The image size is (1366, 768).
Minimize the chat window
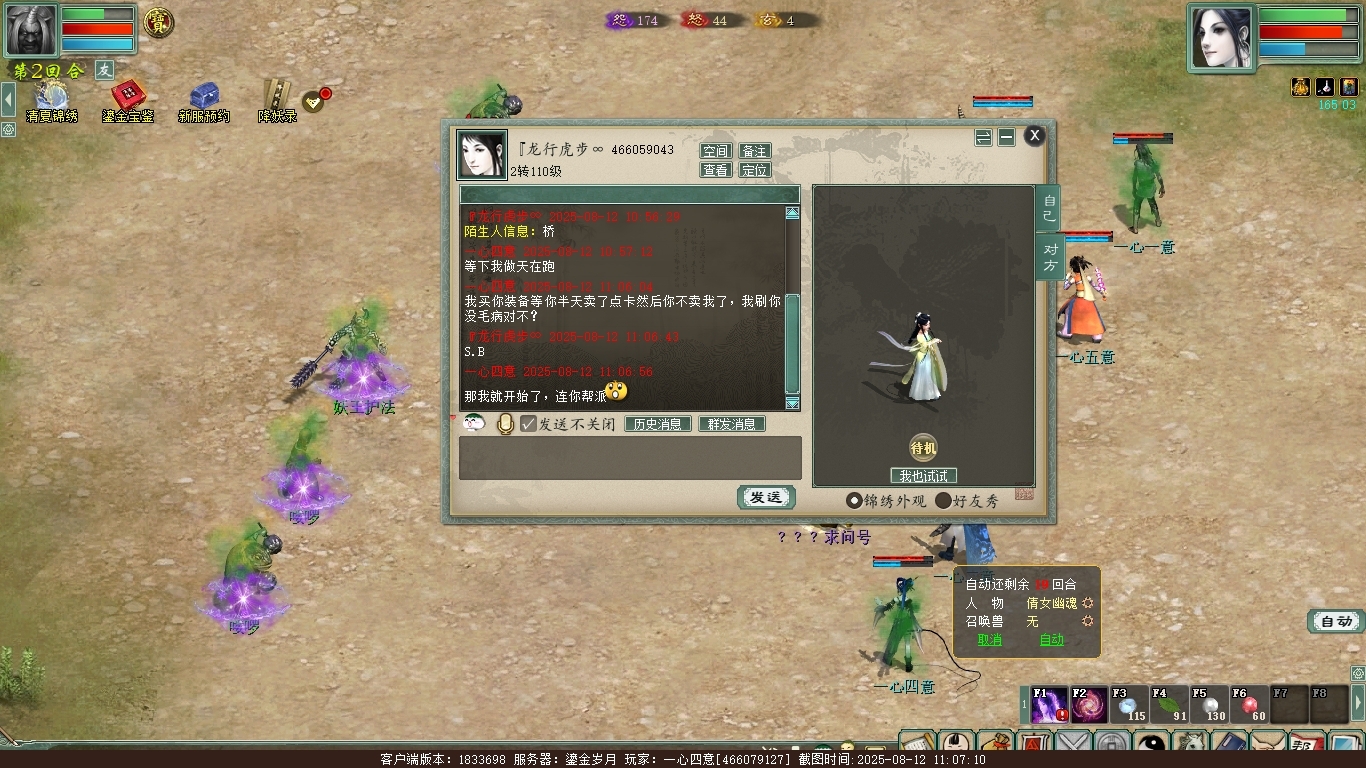click(1007, 137)
